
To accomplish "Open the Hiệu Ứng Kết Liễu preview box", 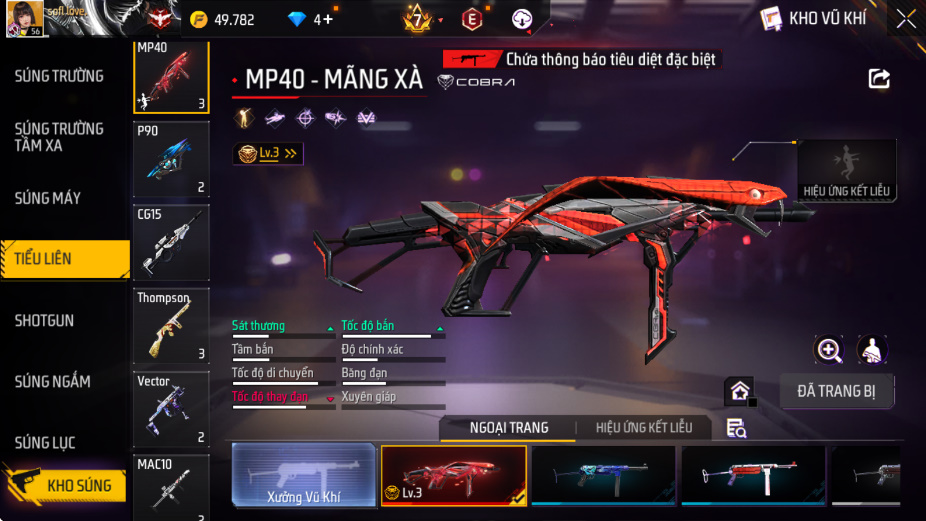I will [846, 170].
